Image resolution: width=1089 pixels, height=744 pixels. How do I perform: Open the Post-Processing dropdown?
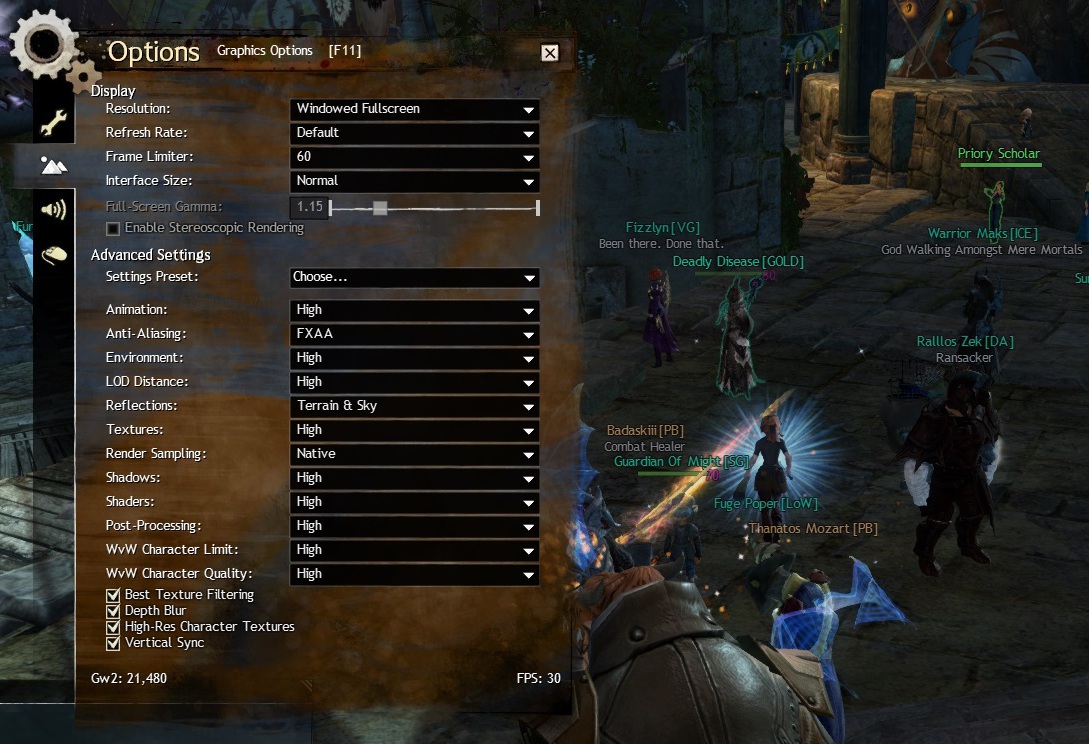415,526
